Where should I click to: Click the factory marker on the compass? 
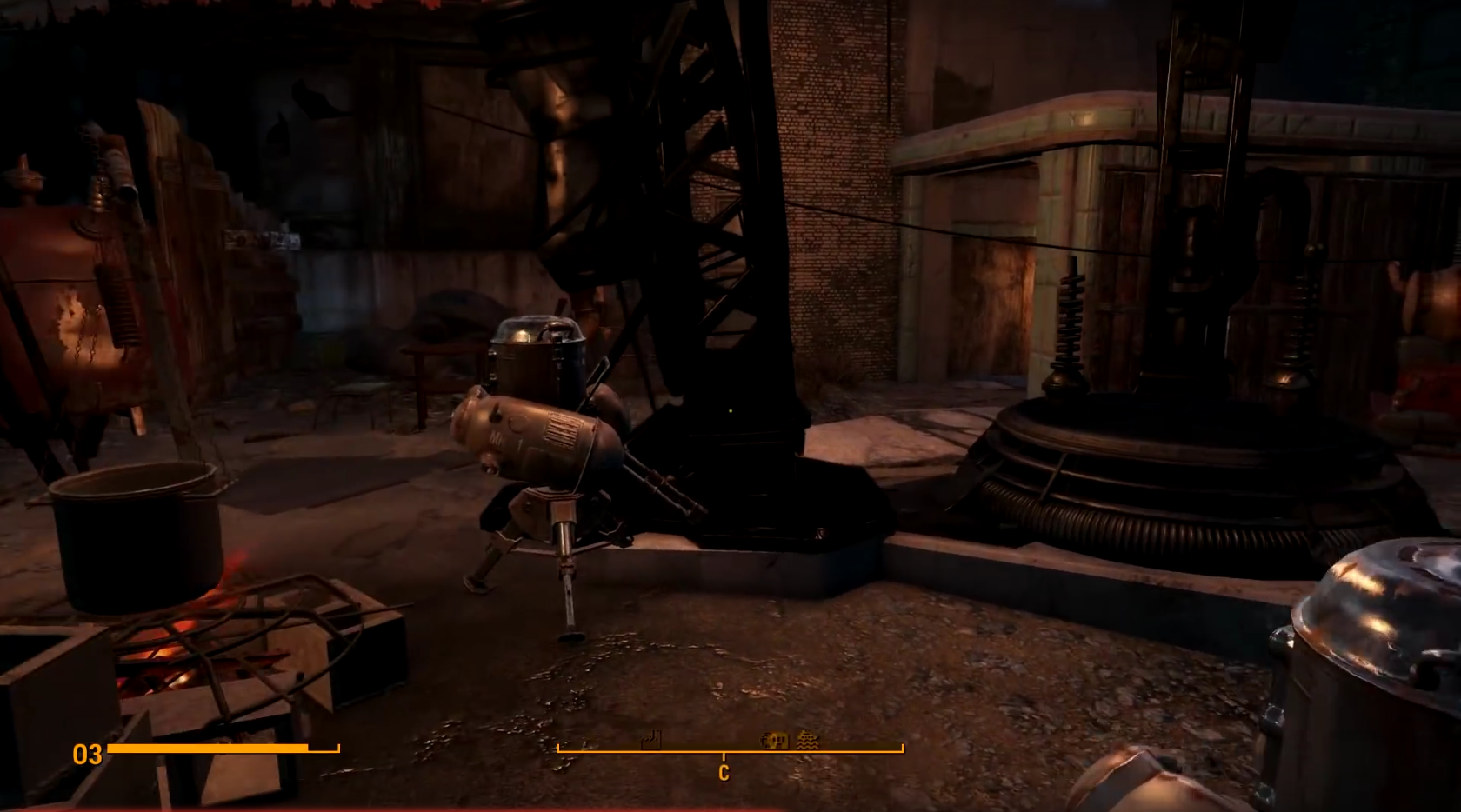[650, 740]
